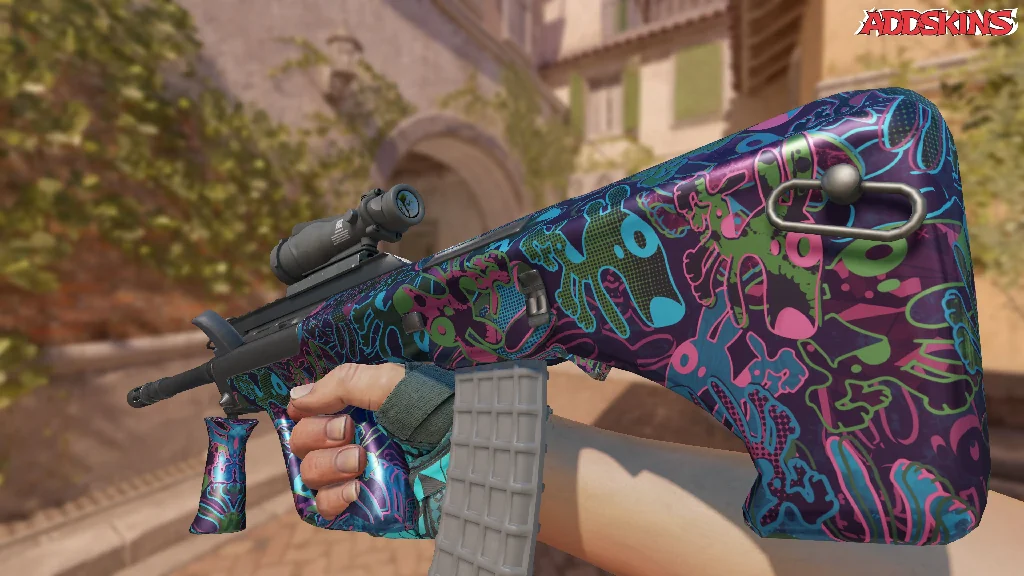Screen dimensions: 1024x576
Task: Click the ADDSKINS watermark logo
Action: [x=938, y=23]
